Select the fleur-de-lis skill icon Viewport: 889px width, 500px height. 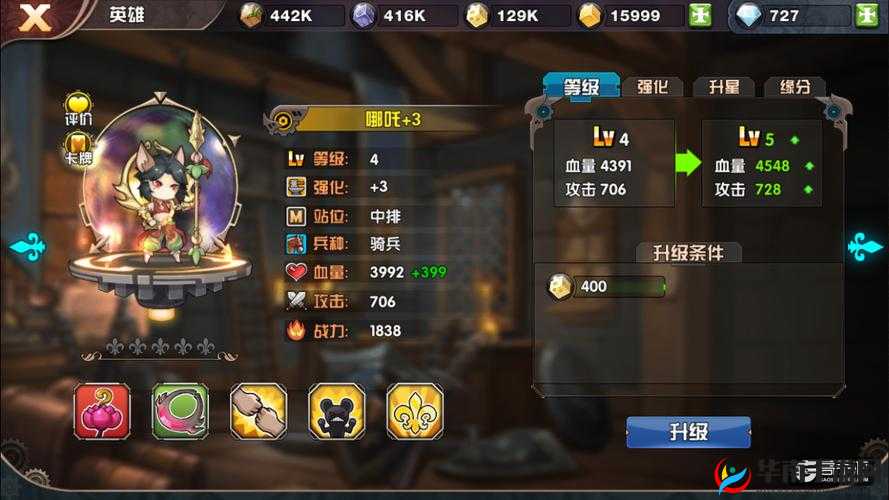(x=414, y=410)
